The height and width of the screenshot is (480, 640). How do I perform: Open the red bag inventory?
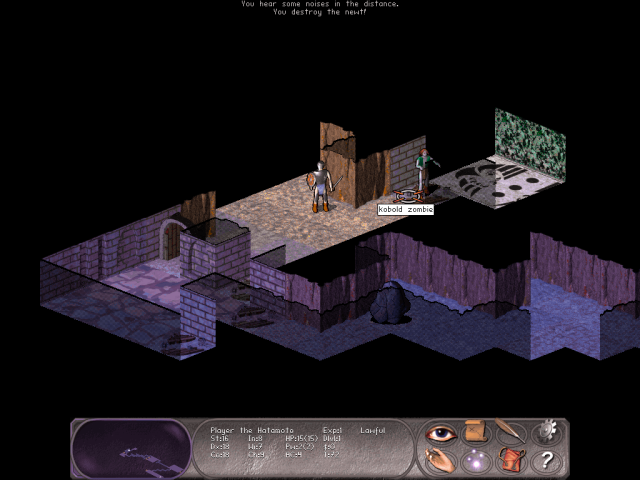pos(510,460)
